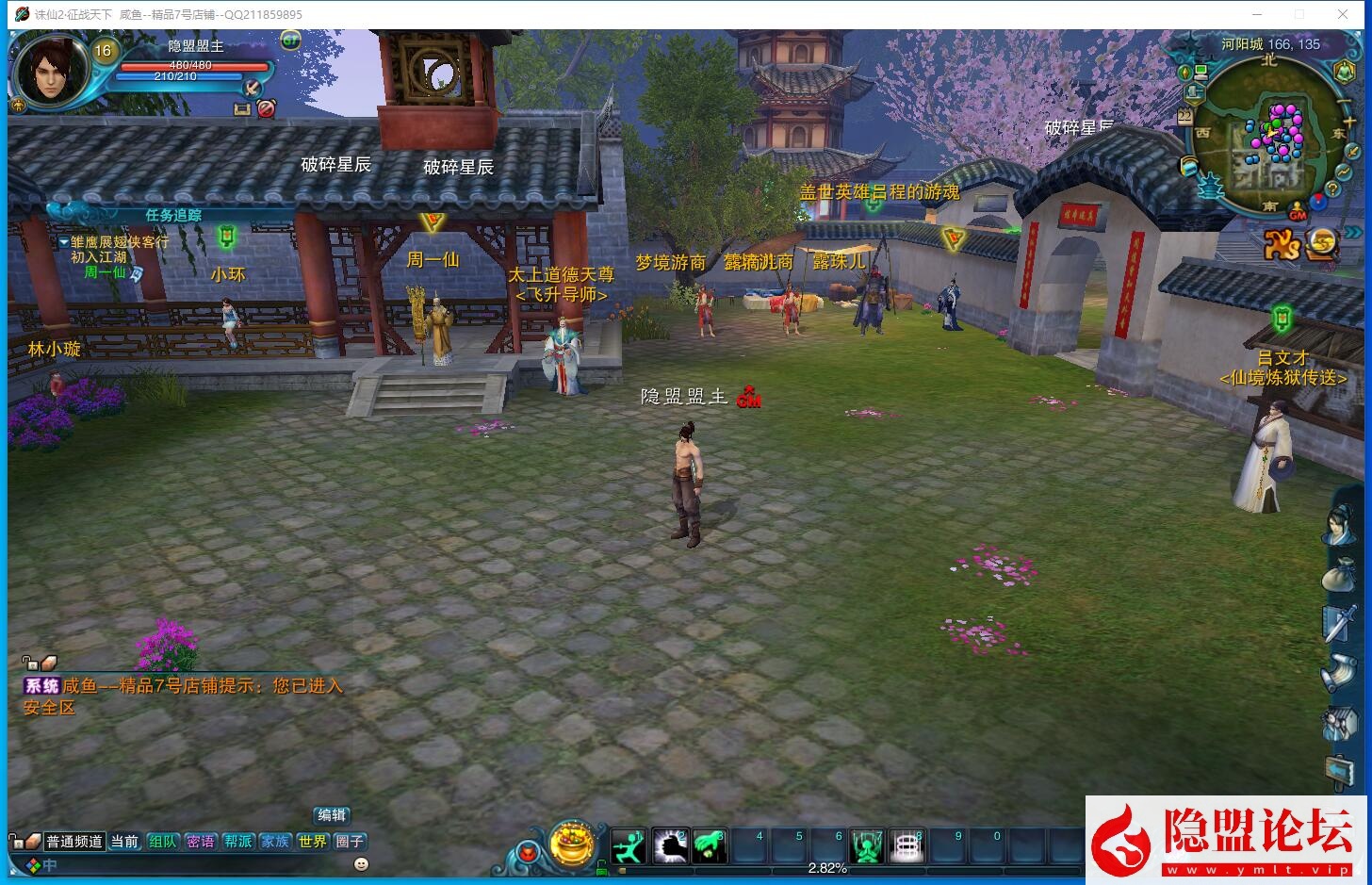This screenshot has height=885, width=1372.
Task: Switch chat to the 世界 channel tab
Action: click(312, 842)
